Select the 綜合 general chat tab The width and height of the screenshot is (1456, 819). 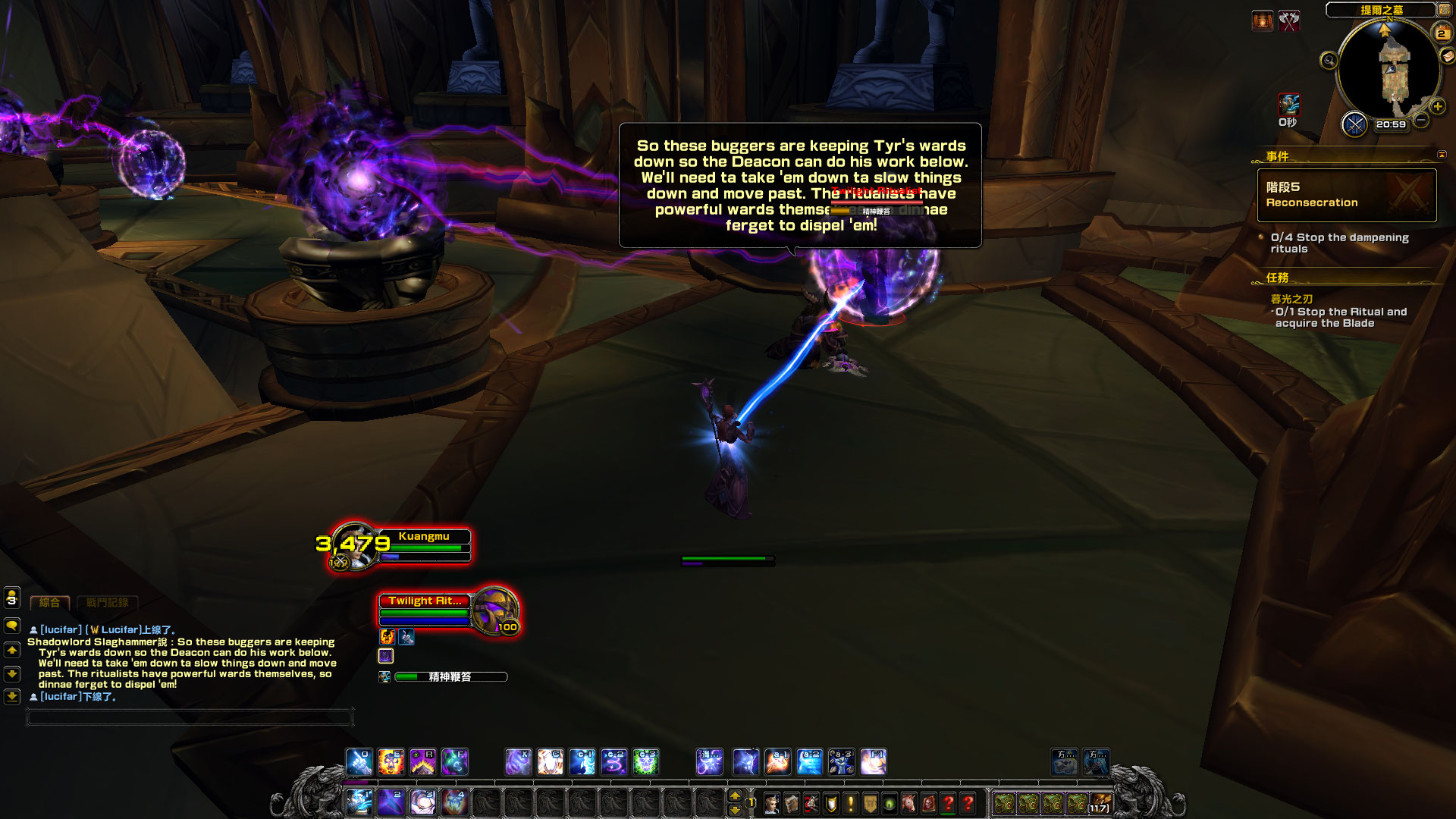(x=49, y=603)
